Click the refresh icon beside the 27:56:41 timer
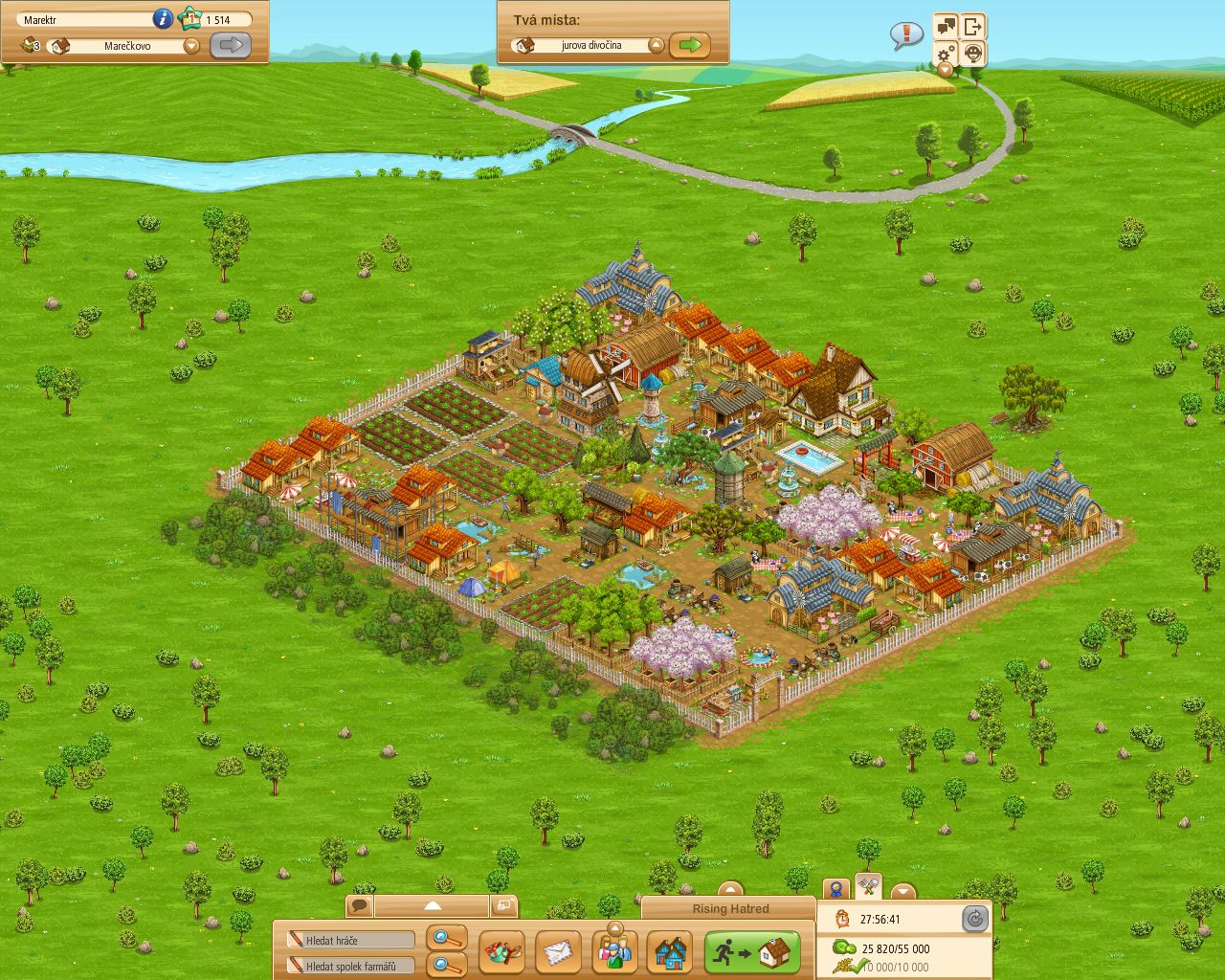 pos(975,919)
